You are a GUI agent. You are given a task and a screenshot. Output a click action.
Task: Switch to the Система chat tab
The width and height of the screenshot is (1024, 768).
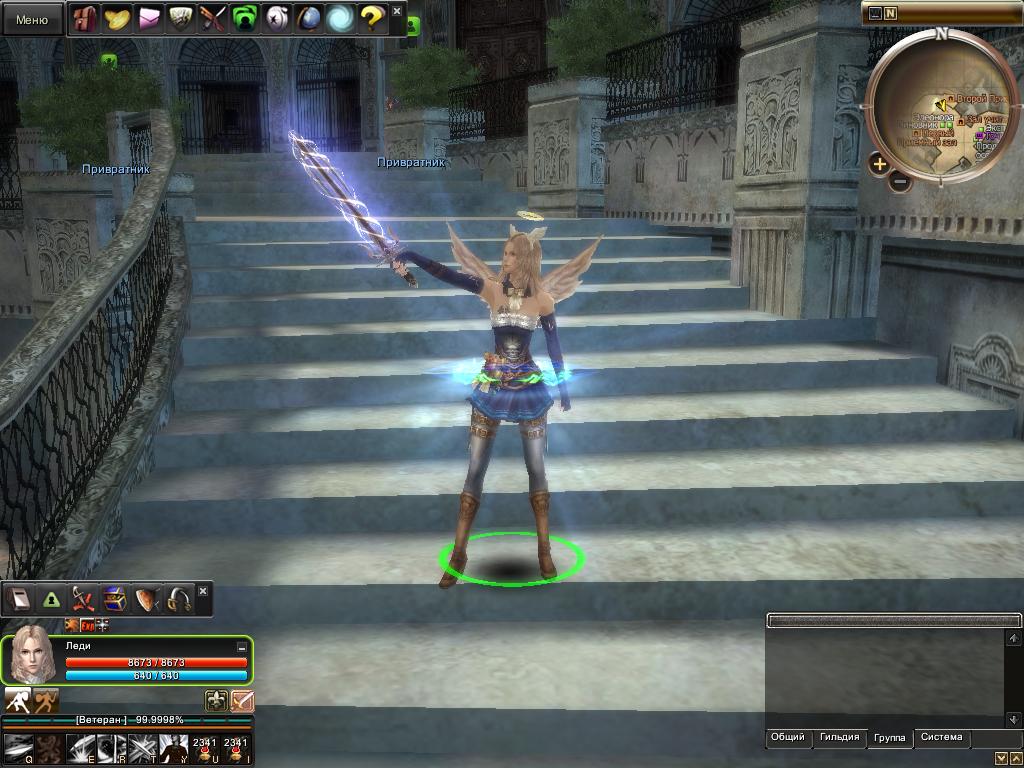click(941, 738)
